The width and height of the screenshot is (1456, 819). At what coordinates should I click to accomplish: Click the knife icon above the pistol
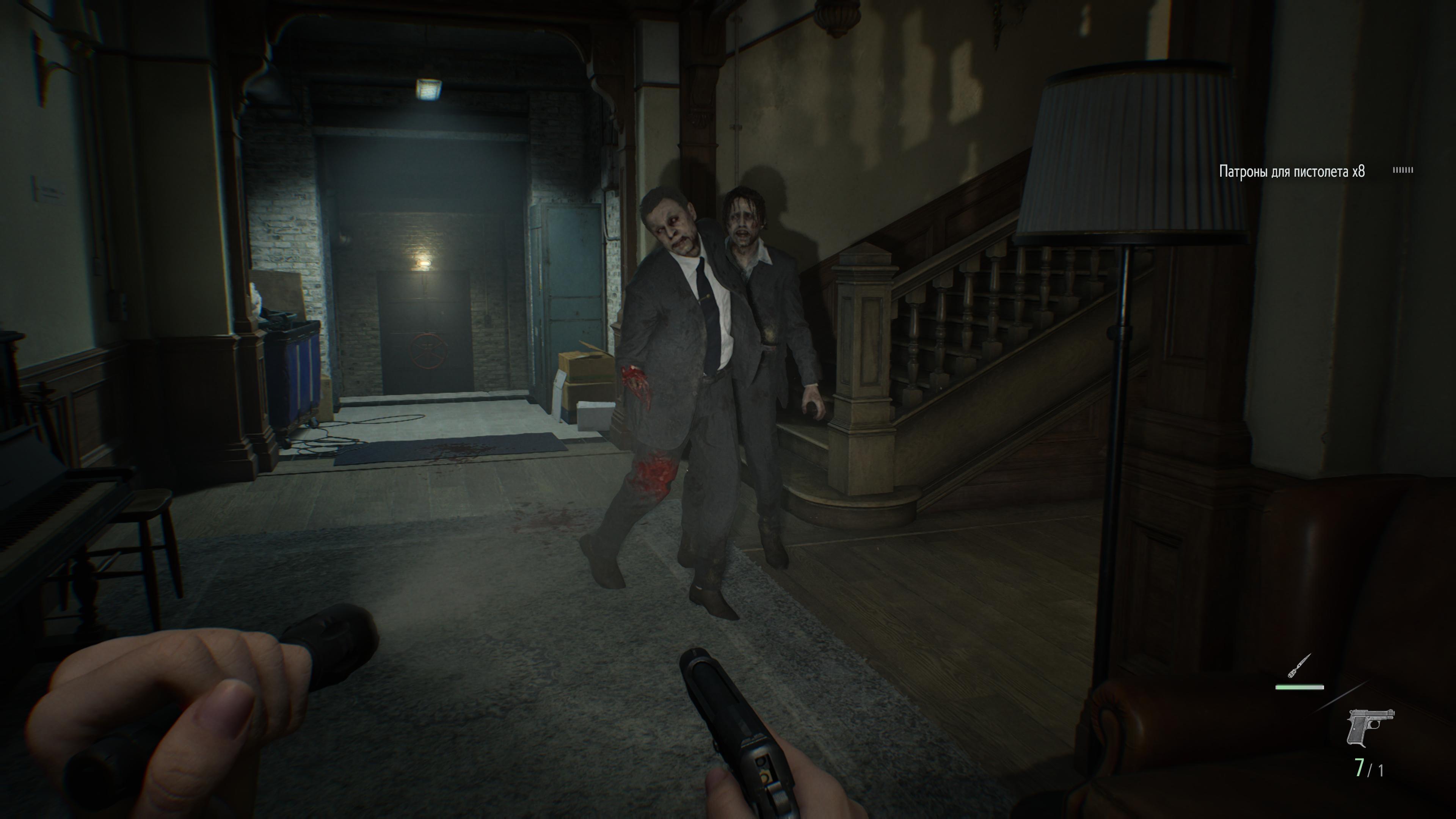[x=1299, y=667]
